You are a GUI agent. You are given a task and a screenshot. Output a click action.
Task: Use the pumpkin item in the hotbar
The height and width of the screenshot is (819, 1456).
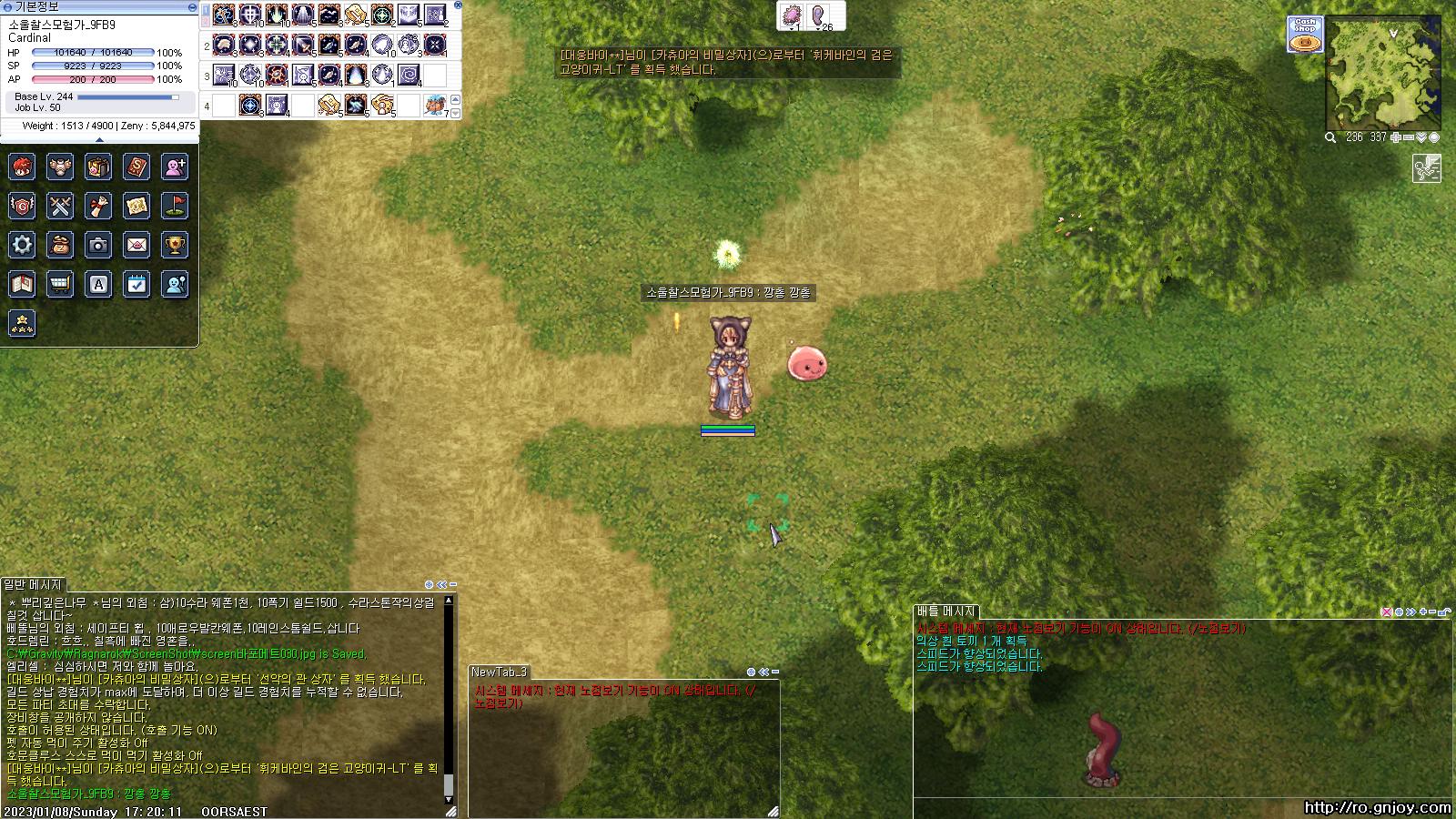tap(435, 106)
